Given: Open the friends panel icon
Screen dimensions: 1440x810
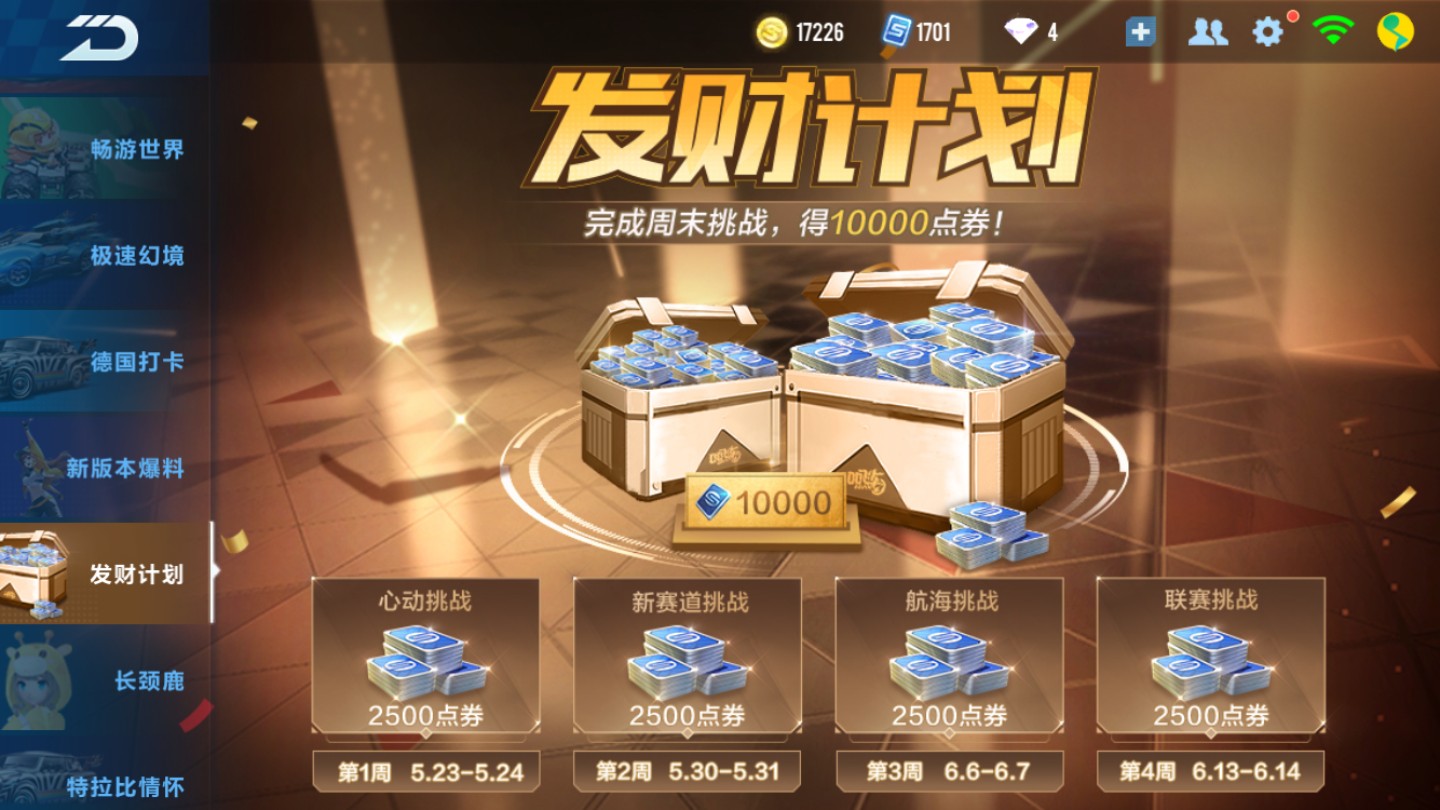Looking at the screenshot, I should [x=1207, y=32].
